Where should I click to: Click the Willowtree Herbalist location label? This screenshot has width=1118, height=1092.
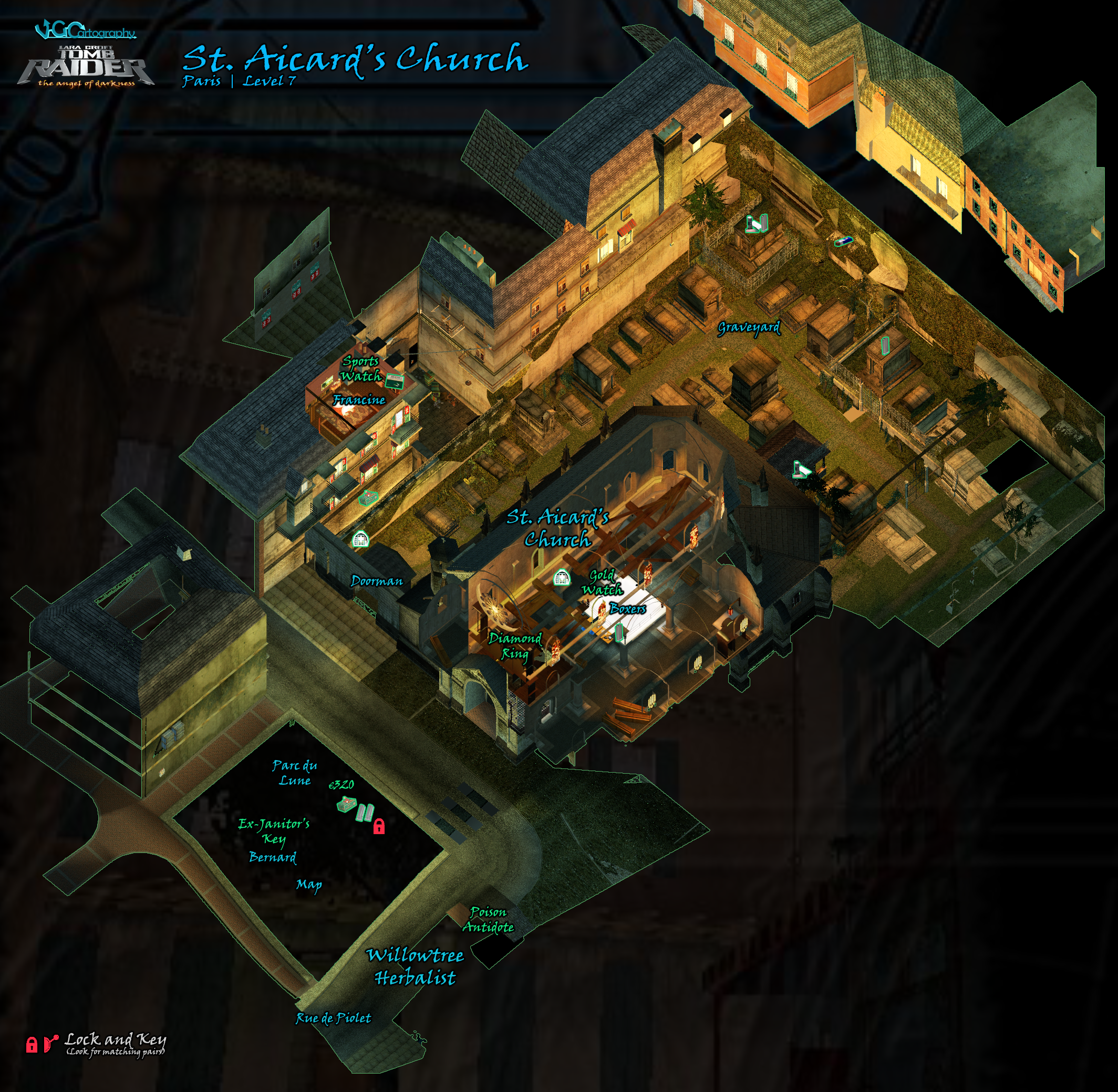(415, 966)
